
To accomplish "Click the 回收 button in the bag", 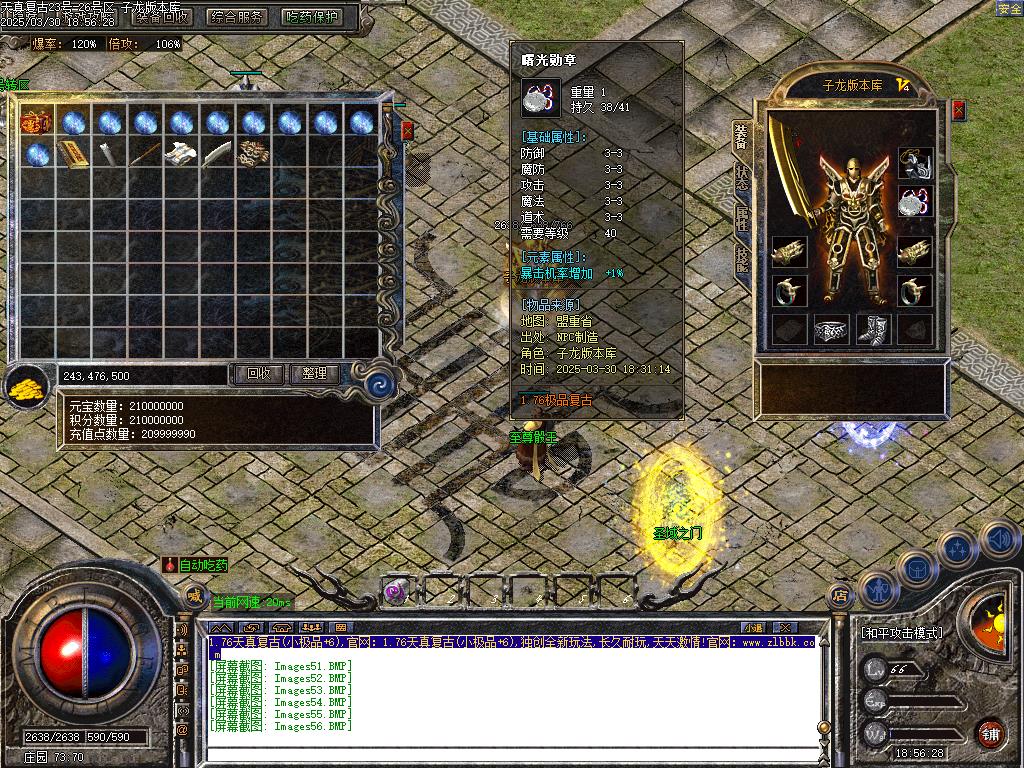I will click(258, 373).
